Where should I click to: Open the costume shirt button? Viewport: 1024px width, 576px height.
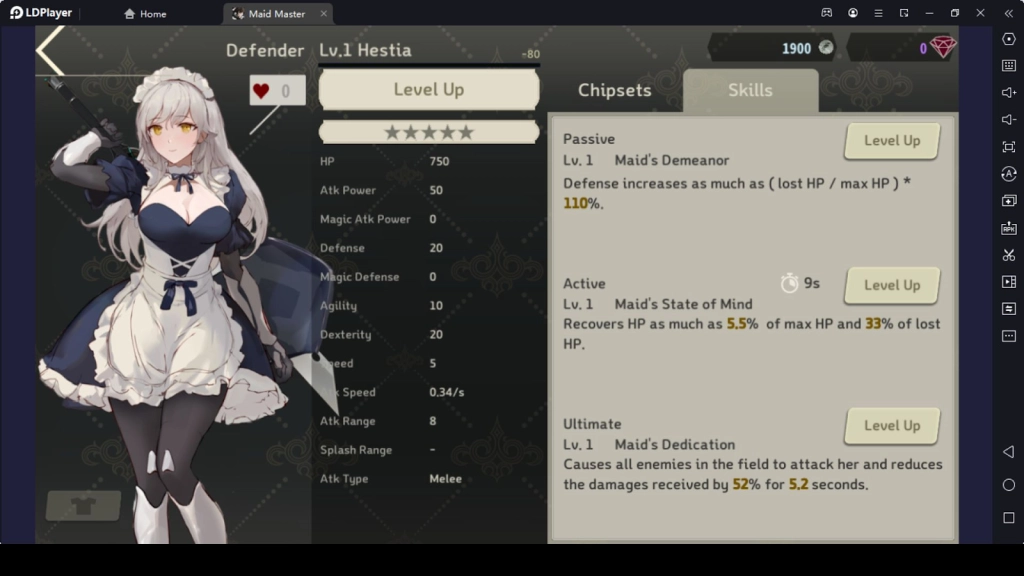[83, 505]
